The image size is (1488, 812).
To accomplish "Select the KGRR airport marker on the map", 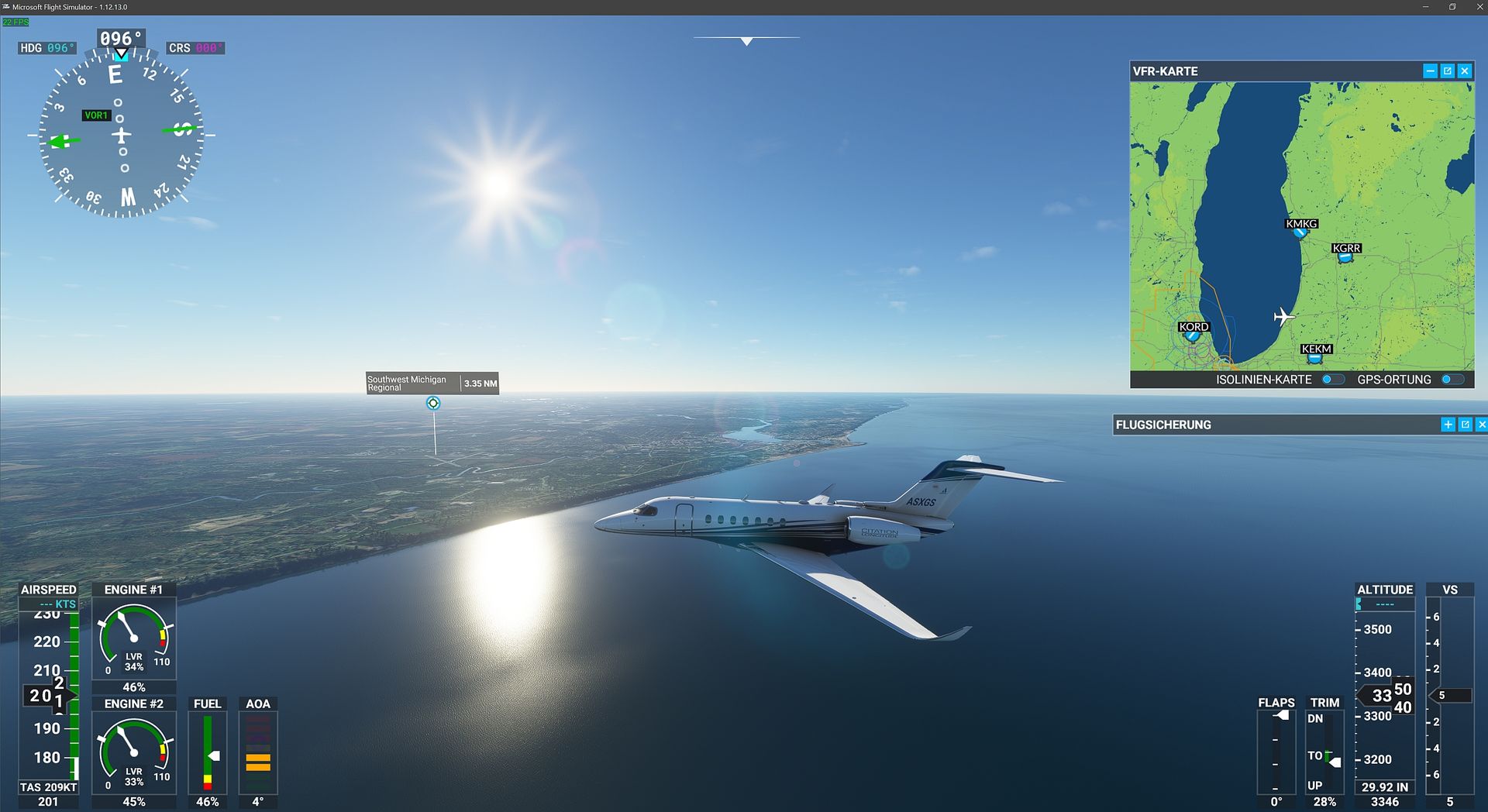I will (1345, 257).
